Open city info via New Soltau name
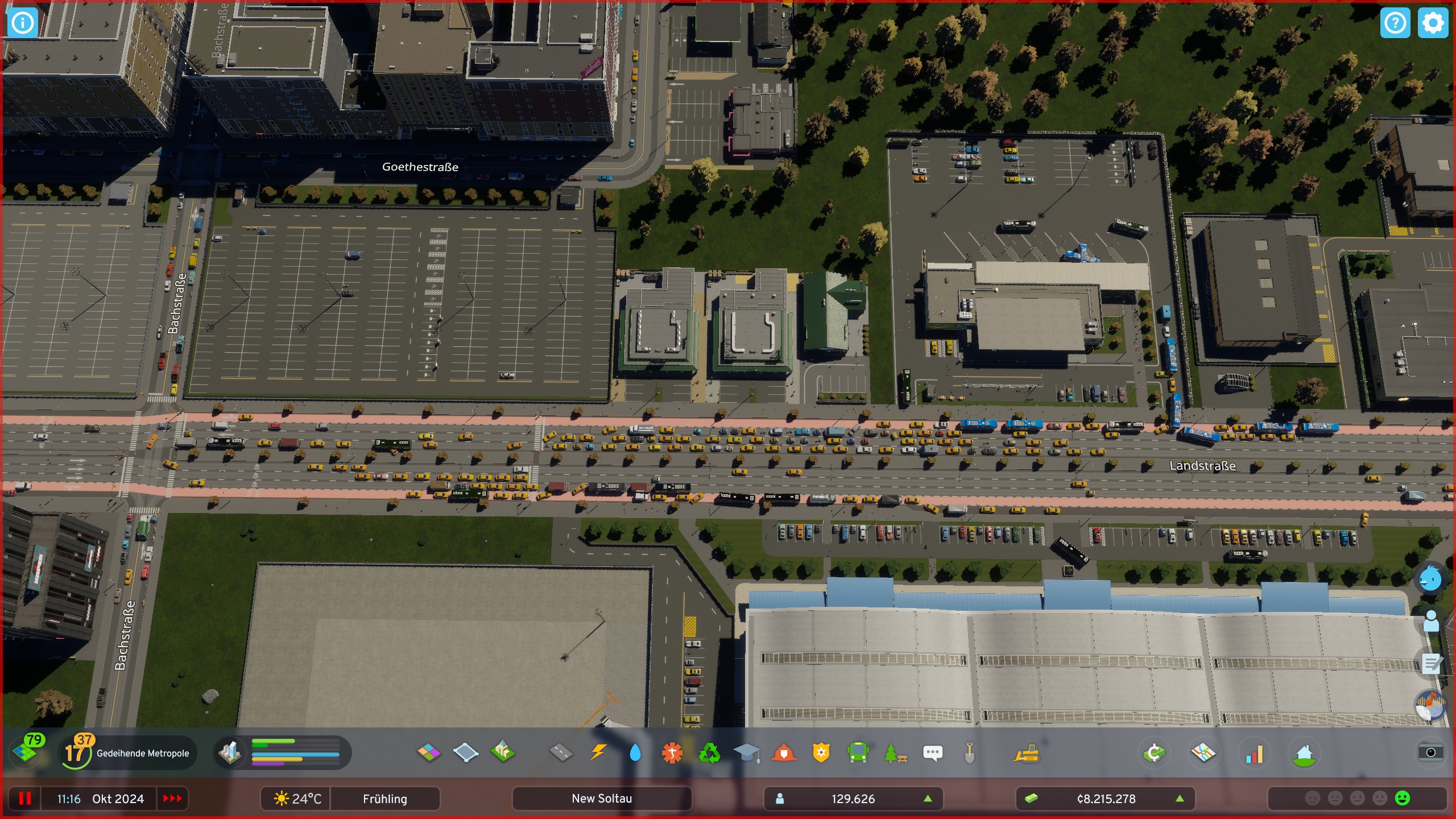This screenshot has height=819, width=1456. pos(602,799)
